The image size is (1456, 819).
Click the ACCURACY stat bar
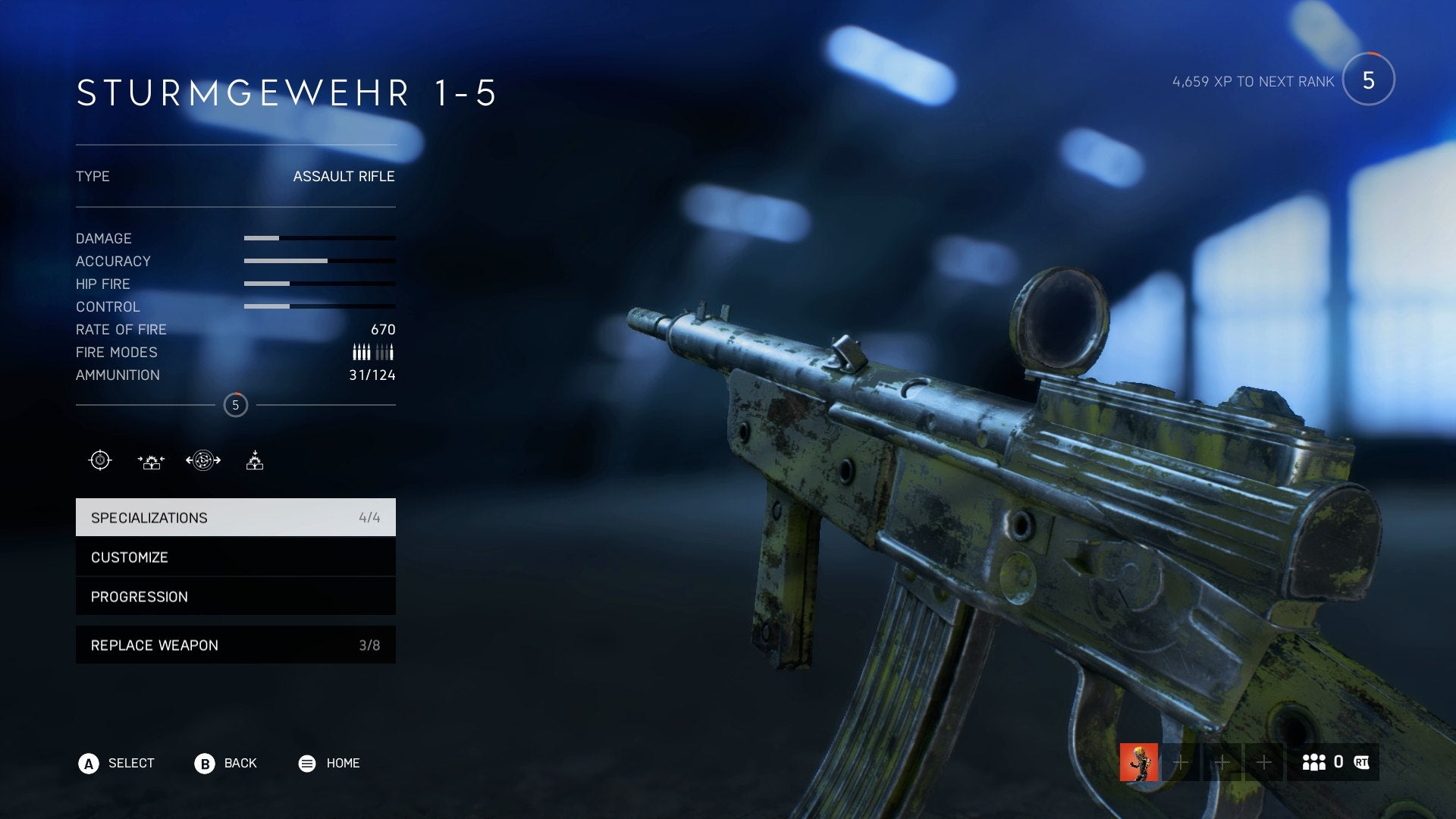318,261
